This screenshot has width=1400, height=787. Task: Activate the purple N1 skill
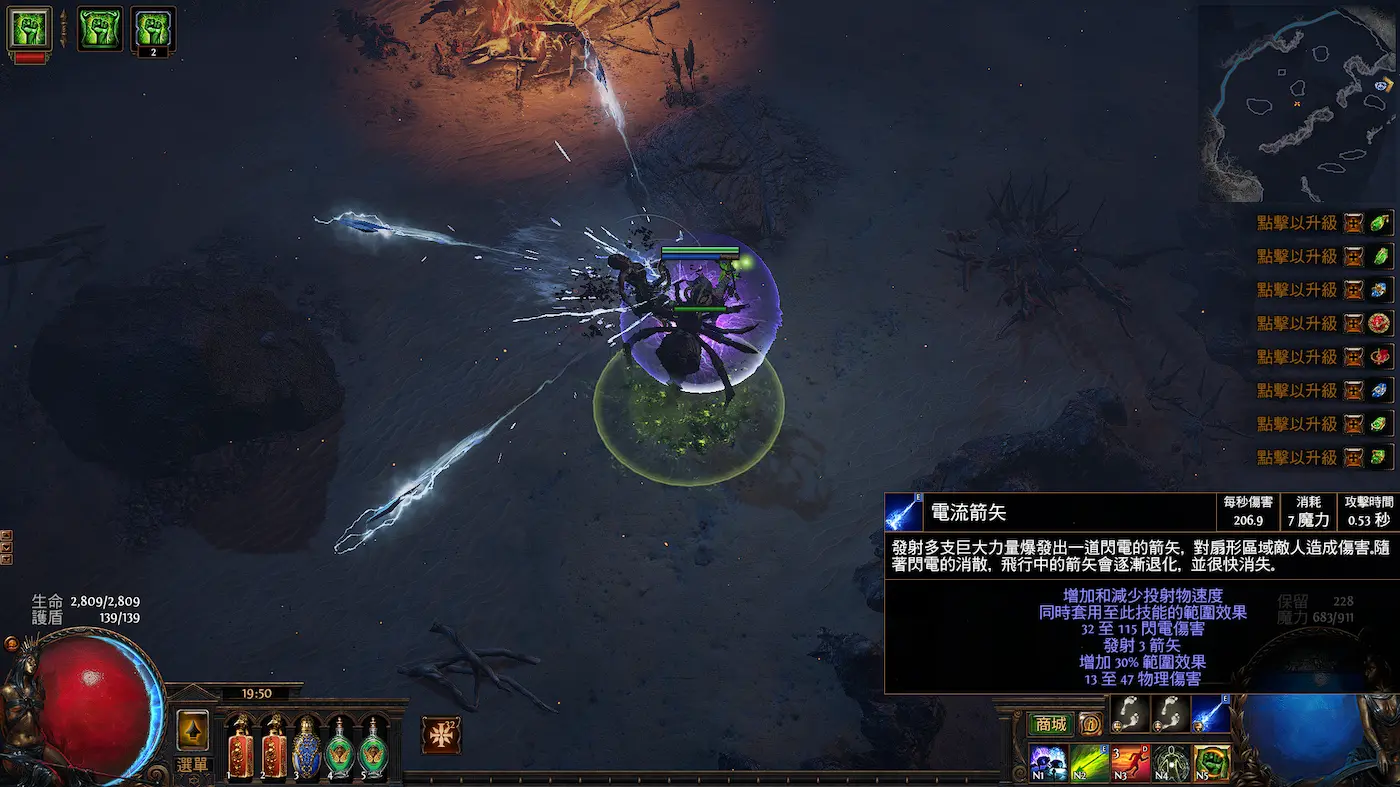coord(1048,764)
